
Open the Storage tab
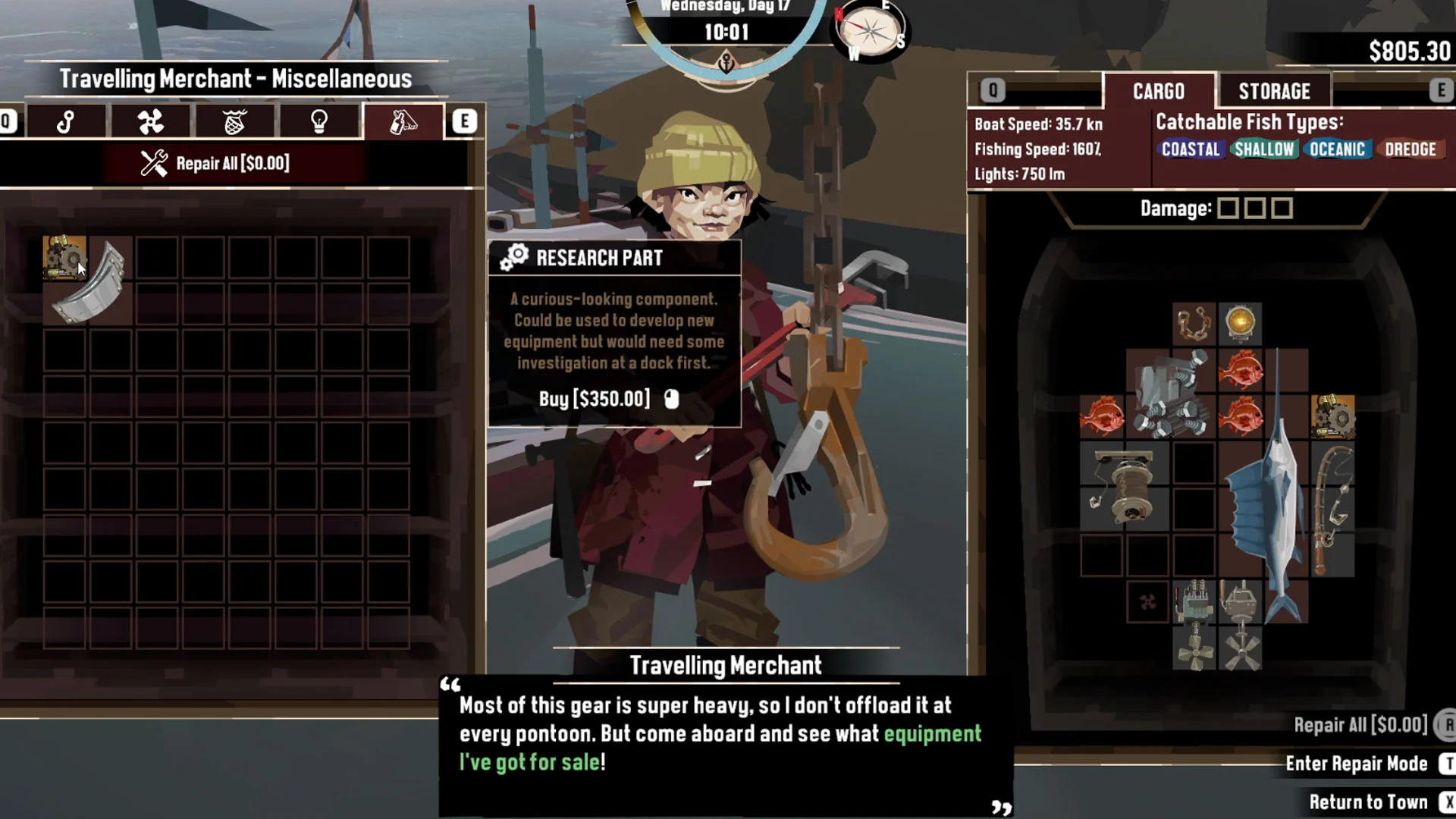[1274, 92]
